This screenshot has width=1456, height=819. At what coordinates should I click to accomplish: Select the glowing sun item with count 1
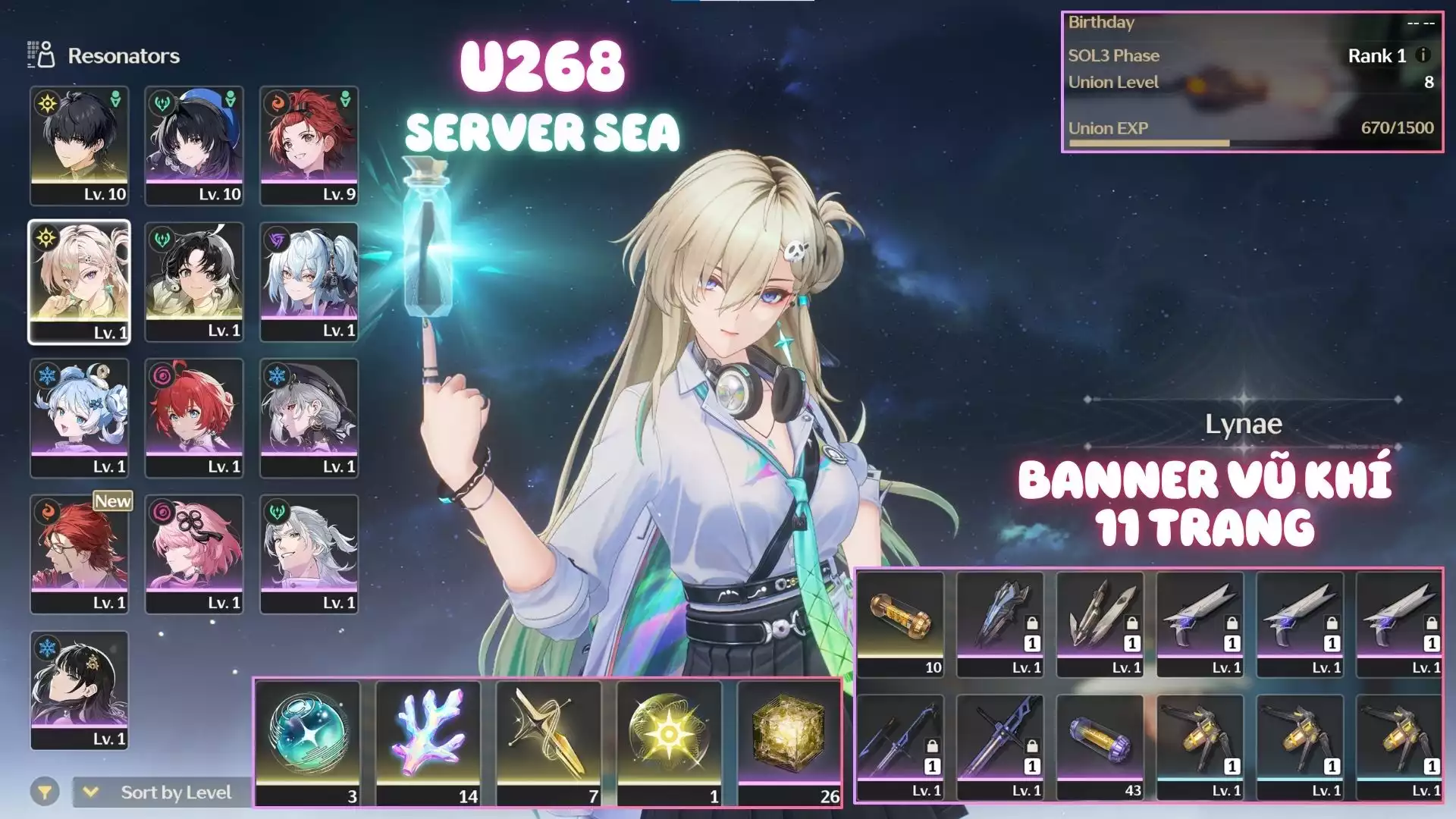tap(669, 743)
